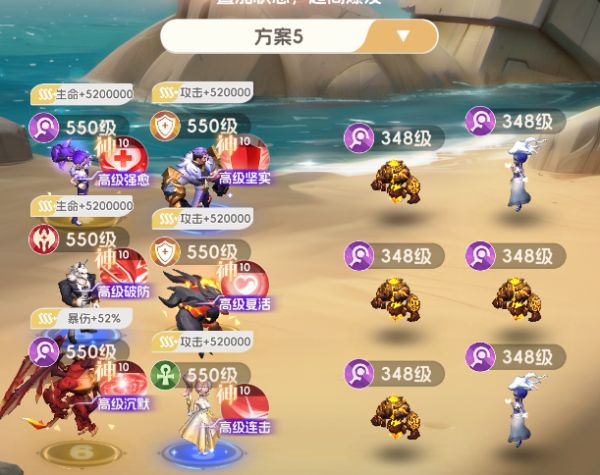600x475 pixels.
Task: Tap the 高级复活 heart skill icon
Action: [x=246, y=283]
